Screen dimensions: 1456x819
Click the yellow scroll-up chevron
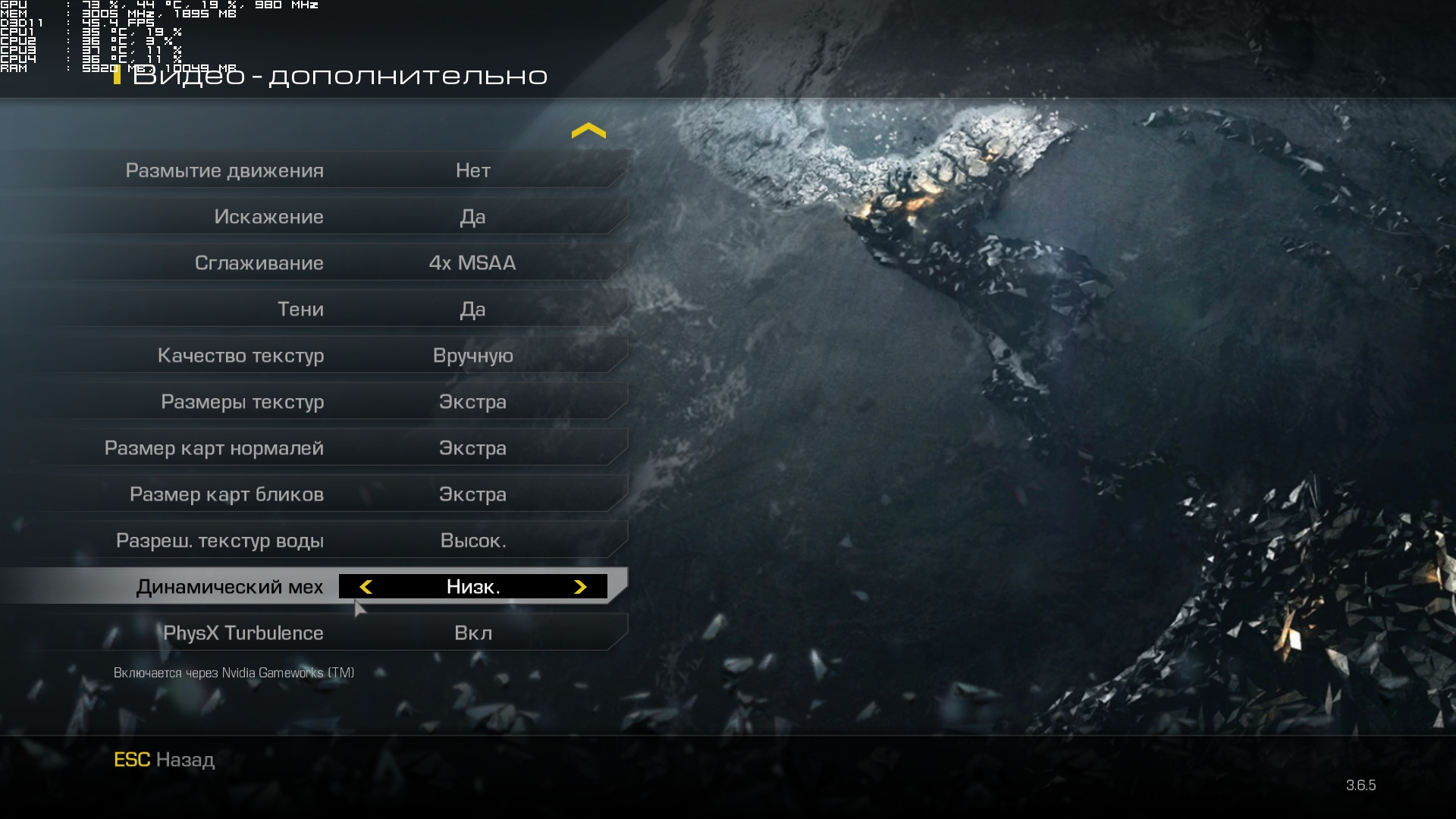[x=588, y=131]
